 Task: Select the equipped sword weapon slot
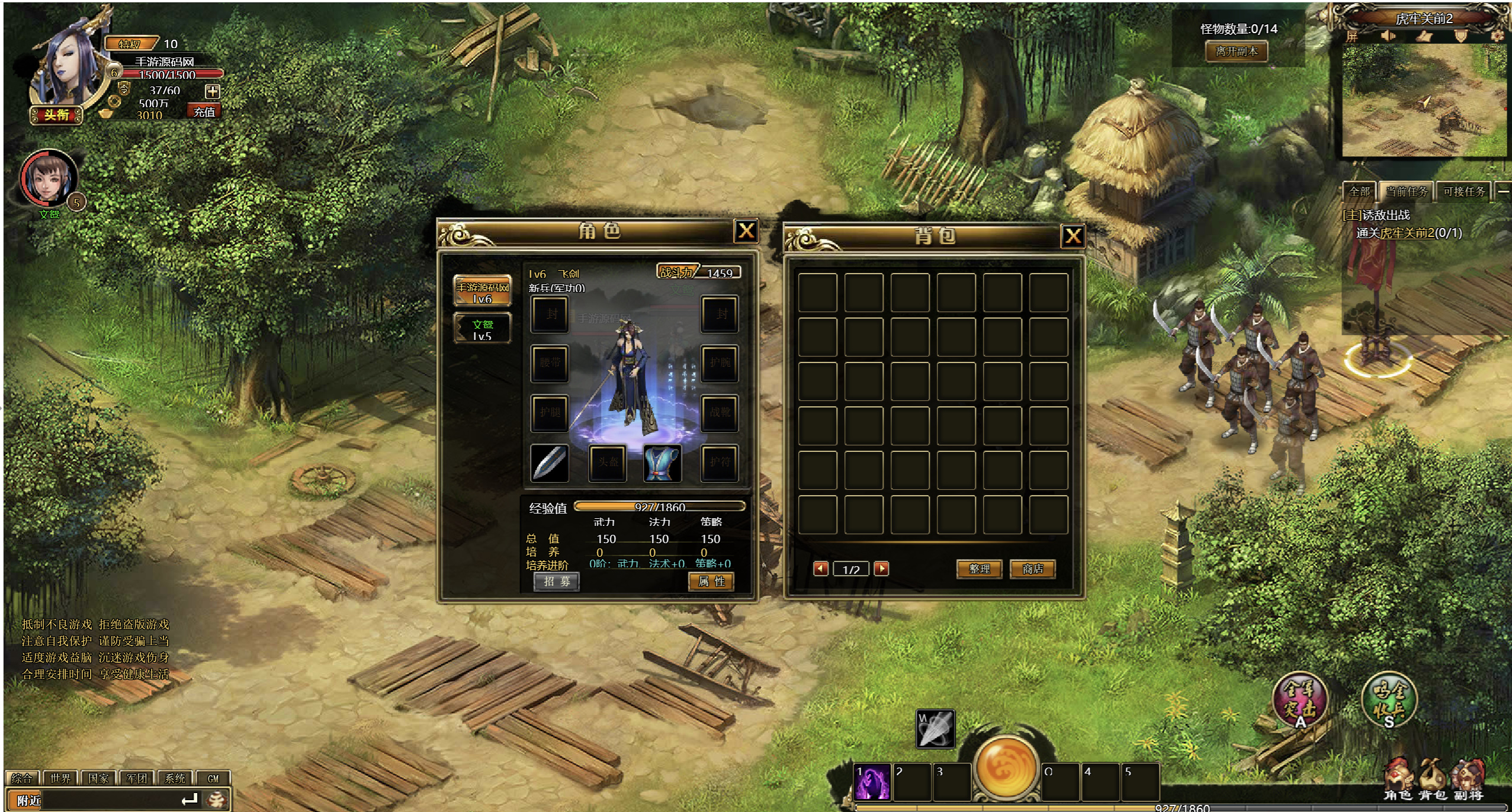coord(550,462)
